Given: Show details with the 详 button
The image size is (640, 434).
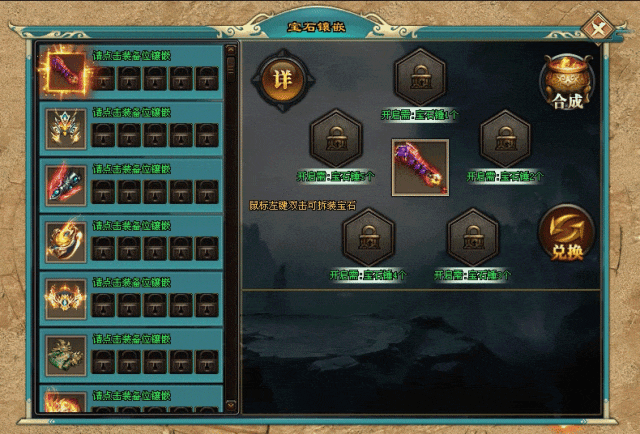Looking at the screenshot, I should coord(284,80).
